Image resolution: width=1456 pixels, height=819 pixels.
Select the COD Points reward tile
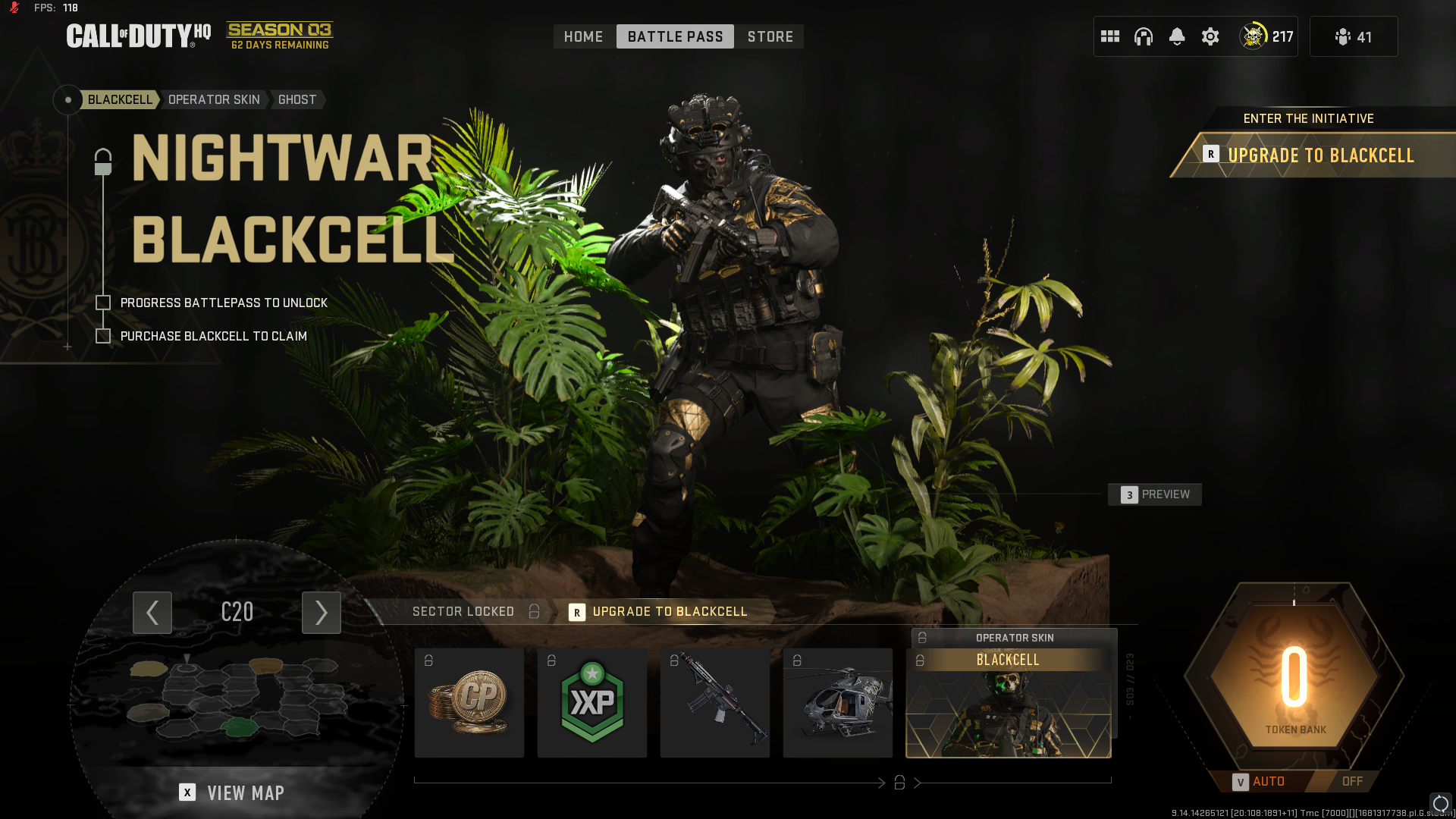click(469, 703)
